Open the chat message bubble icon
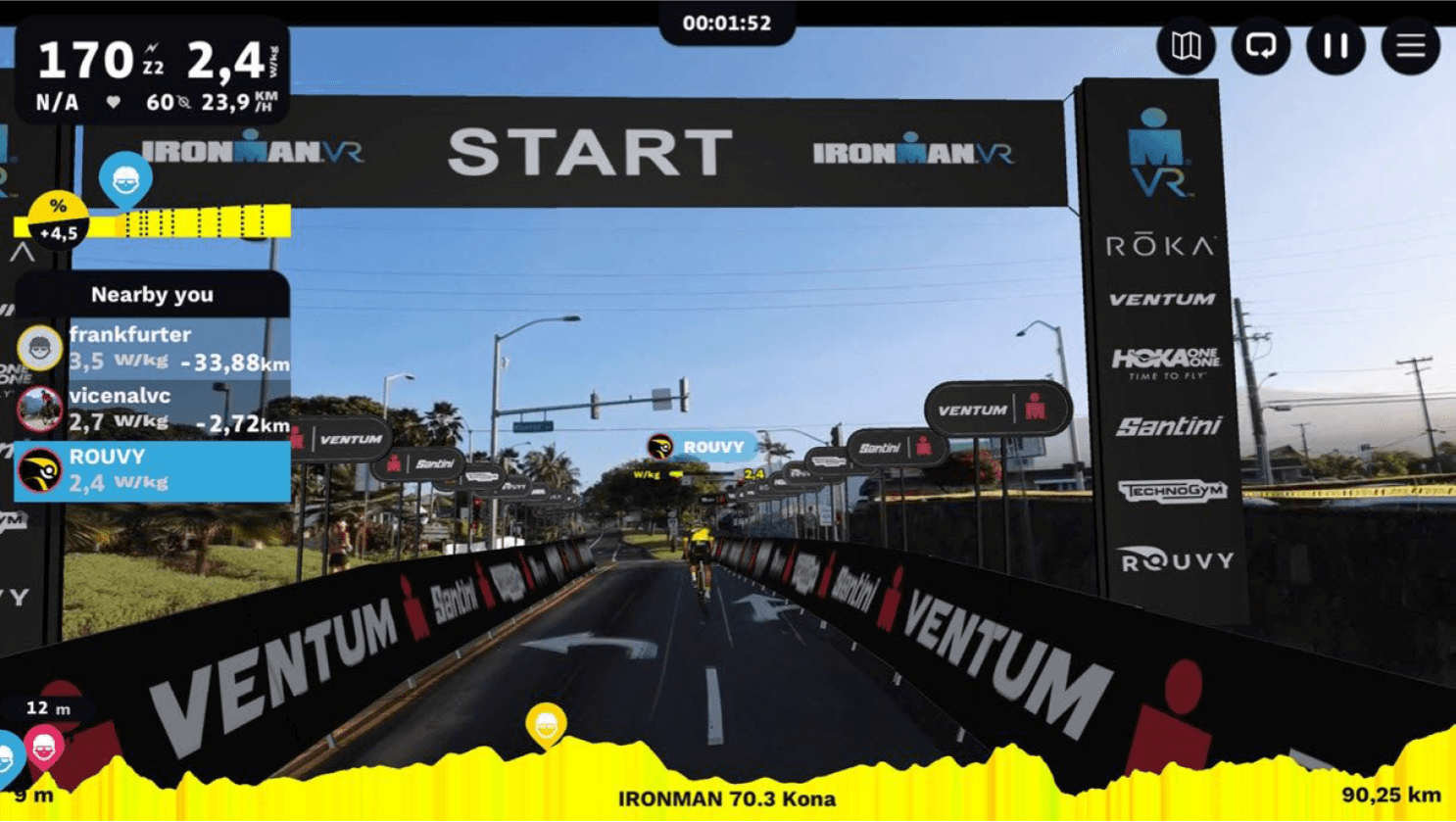Image resolution: width=1456 pixels, height=822 pixels. (x=1260, y=46)
